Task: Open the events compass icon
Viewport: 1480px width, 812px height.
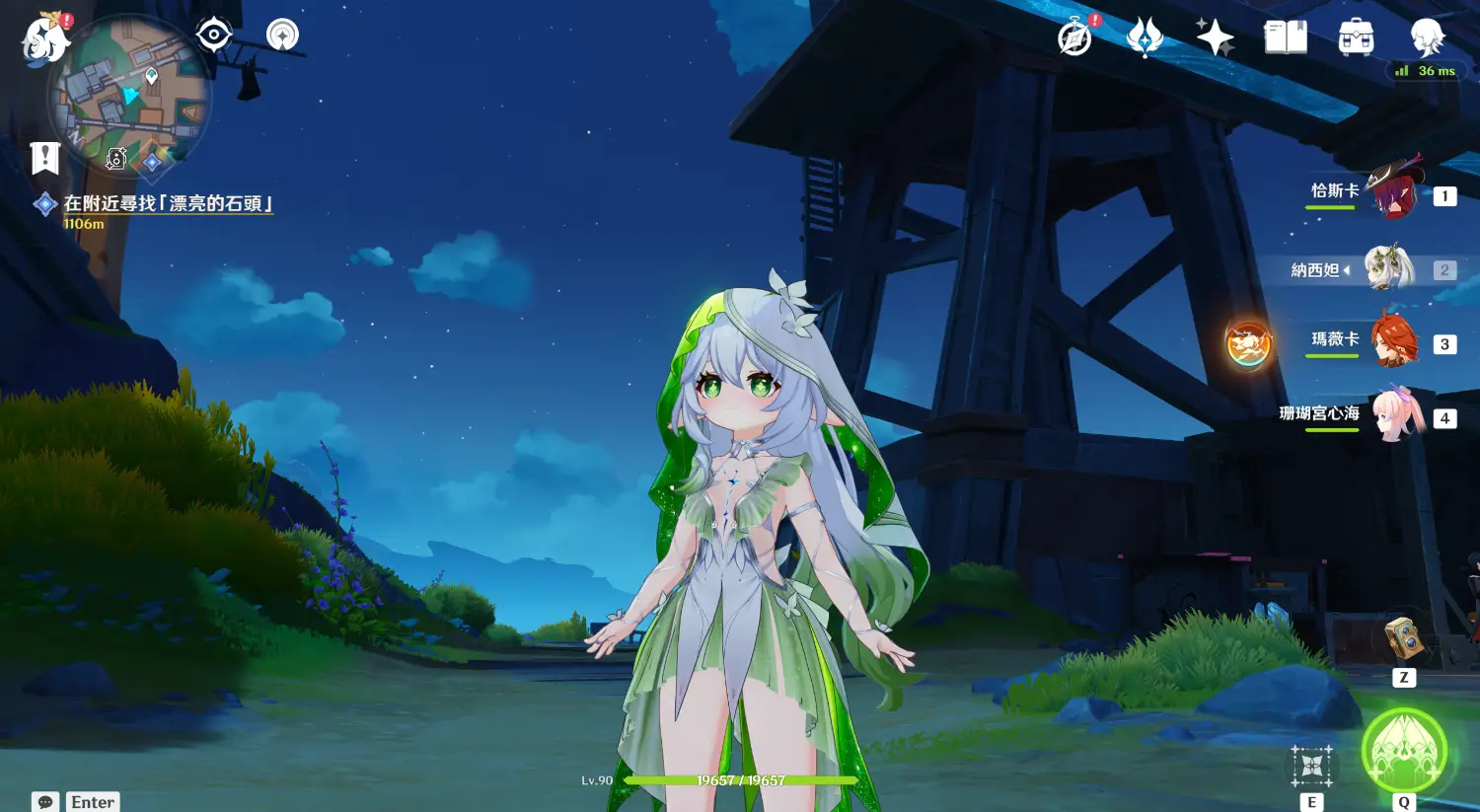Action: (x=1075, y=37)
